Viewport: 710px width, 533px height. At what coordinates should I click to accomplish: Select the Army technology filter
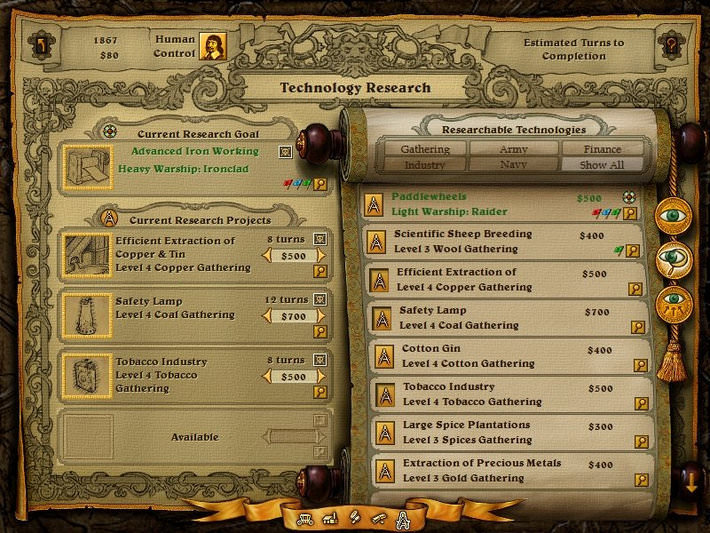(514, 149)
